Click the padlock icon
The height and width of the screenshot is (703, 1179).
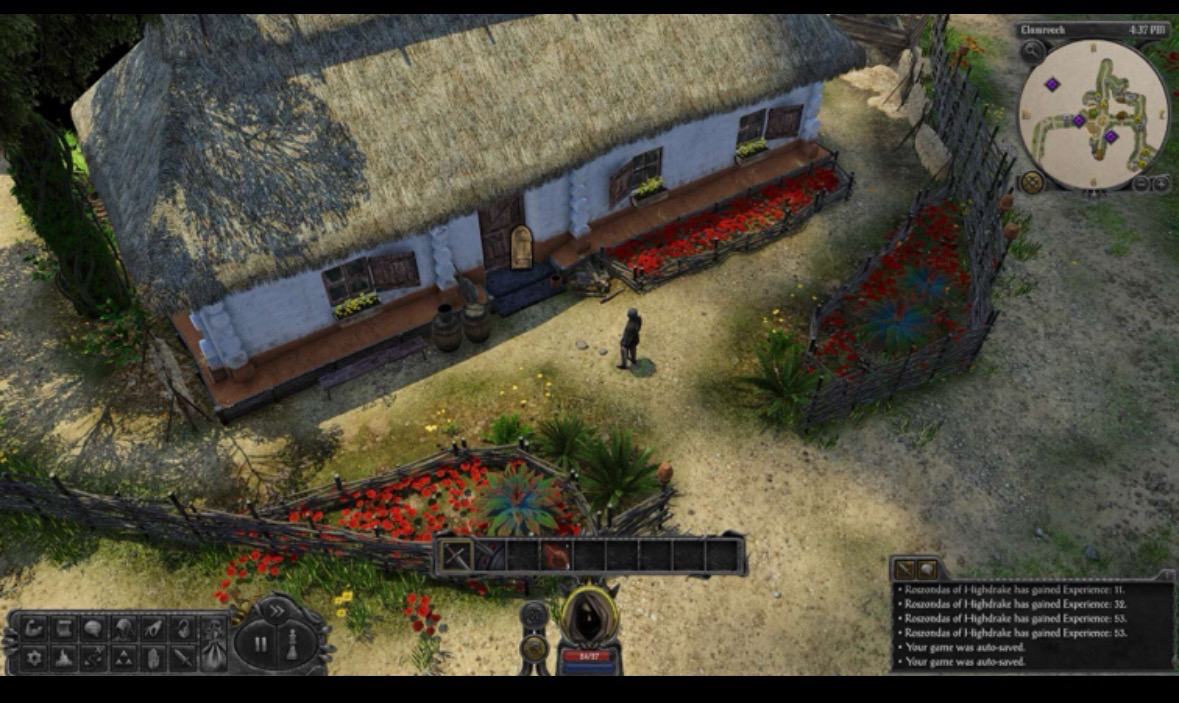(x=183, y=629)
